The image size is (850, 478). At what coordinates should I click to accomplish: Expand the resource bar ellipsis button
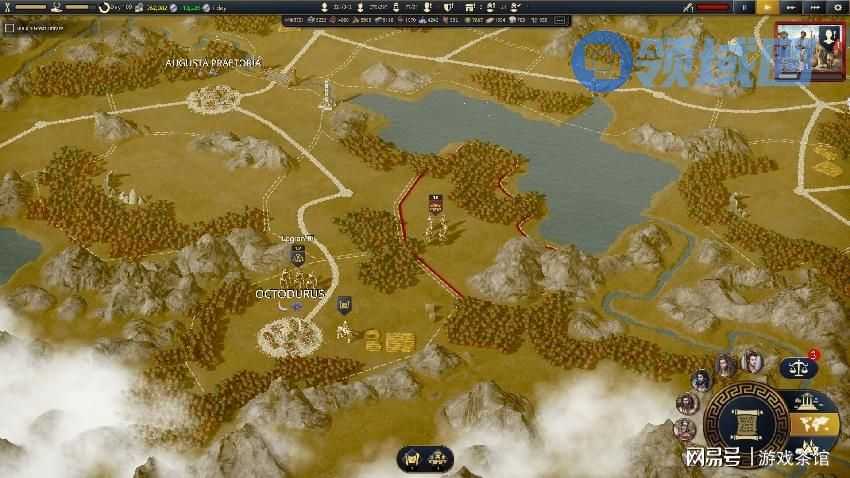pyautogui.click(x=535, y=20)
